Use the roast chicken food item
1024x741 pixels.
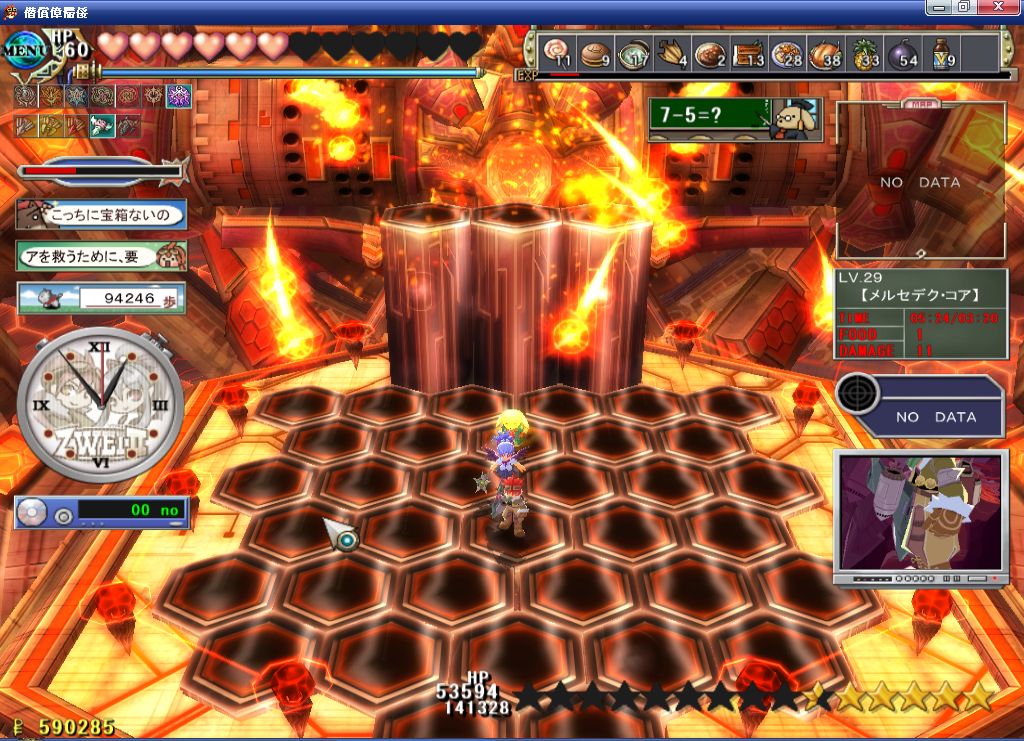coord(826,53)
